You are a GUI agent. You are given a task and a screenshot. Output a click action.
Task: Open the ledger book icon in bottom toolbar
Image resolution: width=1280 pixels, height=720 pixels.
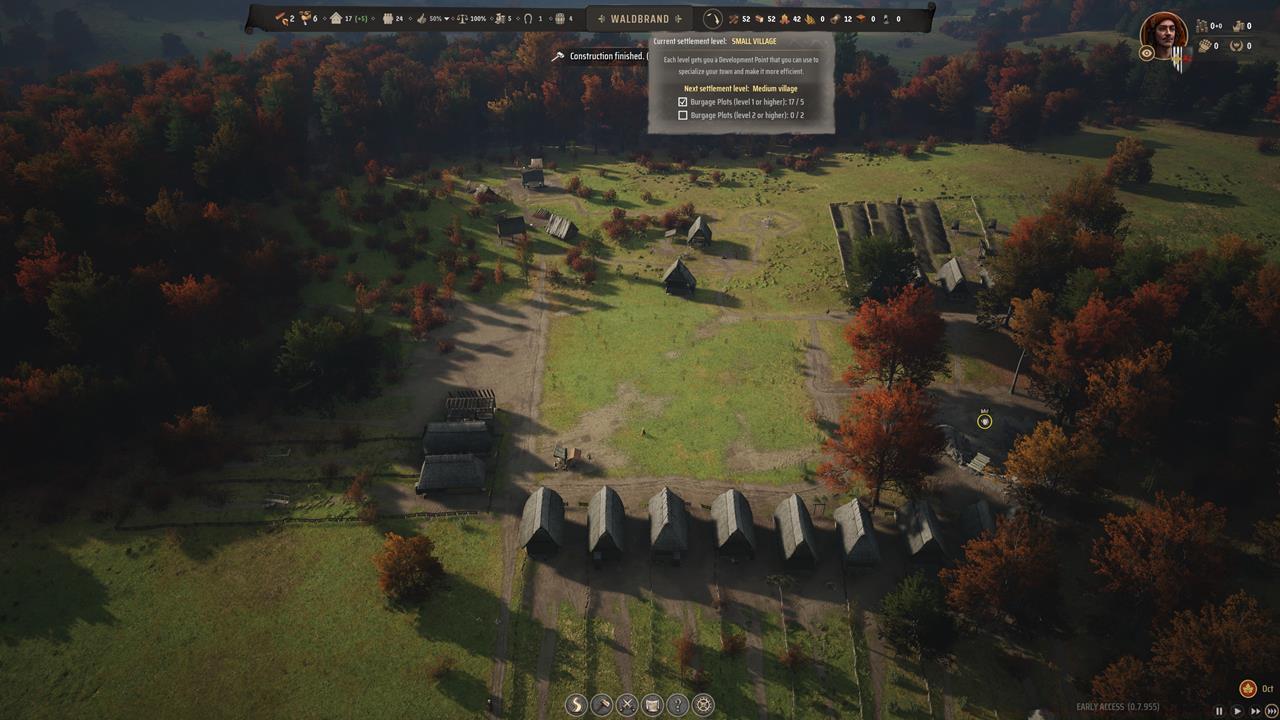pos(652,705)
